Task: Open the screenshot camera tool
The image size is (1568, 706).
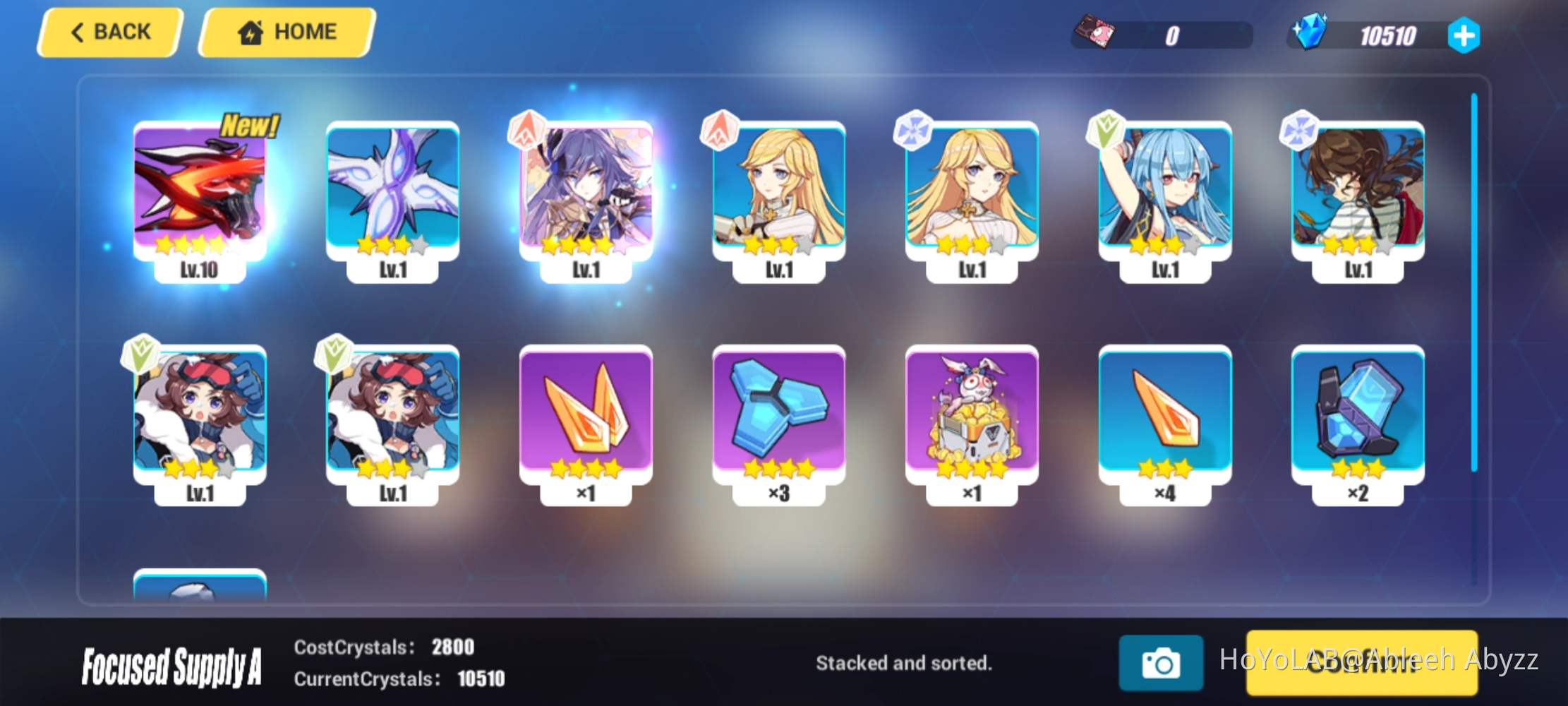Action: 1162,664
